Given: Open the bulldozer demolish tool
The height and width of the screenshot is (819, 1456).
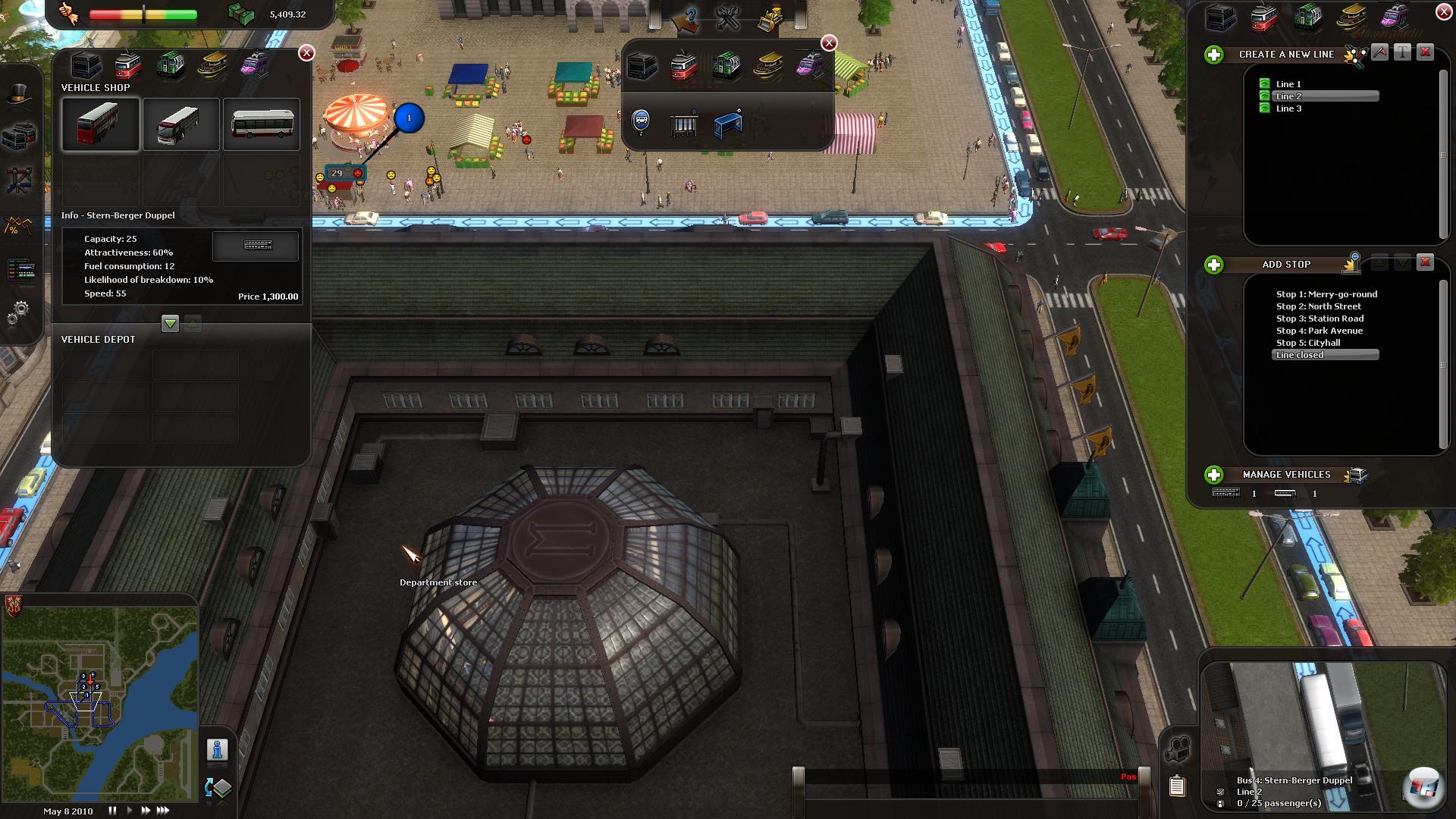Looking at the screenshot, I should 771,18.
